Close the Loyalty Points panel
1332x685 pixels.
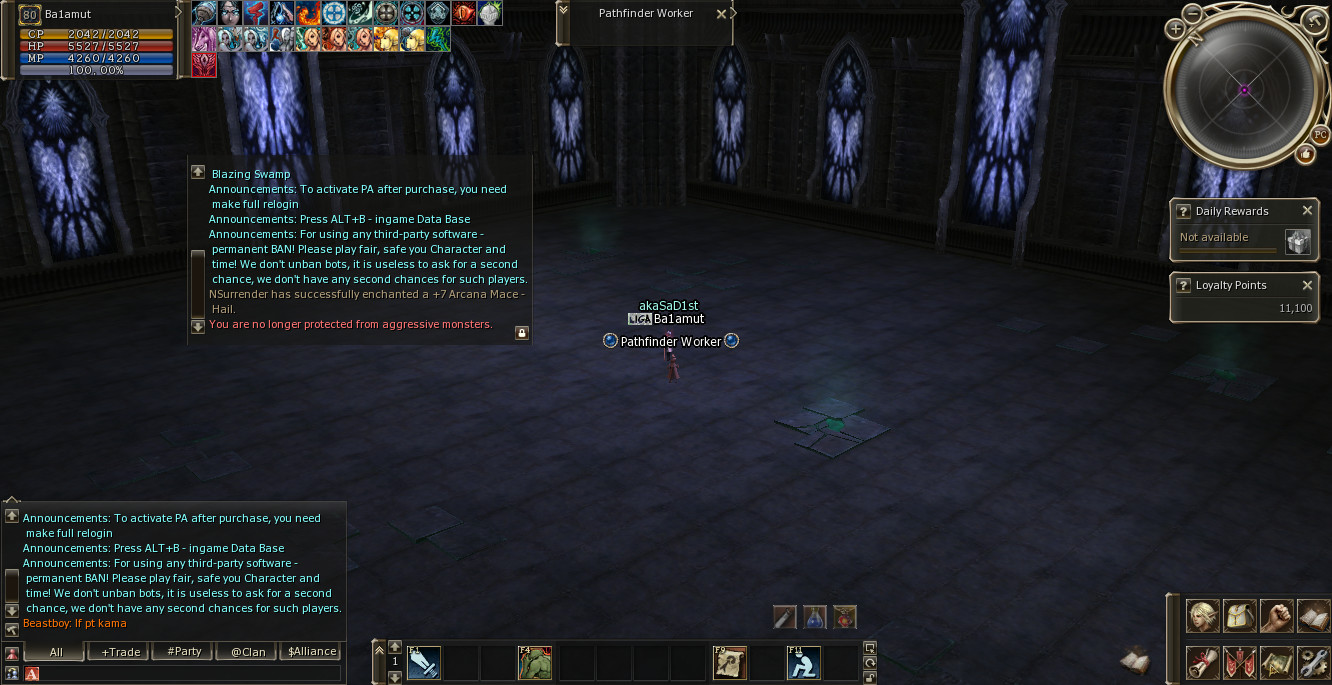pos(1307,285)
